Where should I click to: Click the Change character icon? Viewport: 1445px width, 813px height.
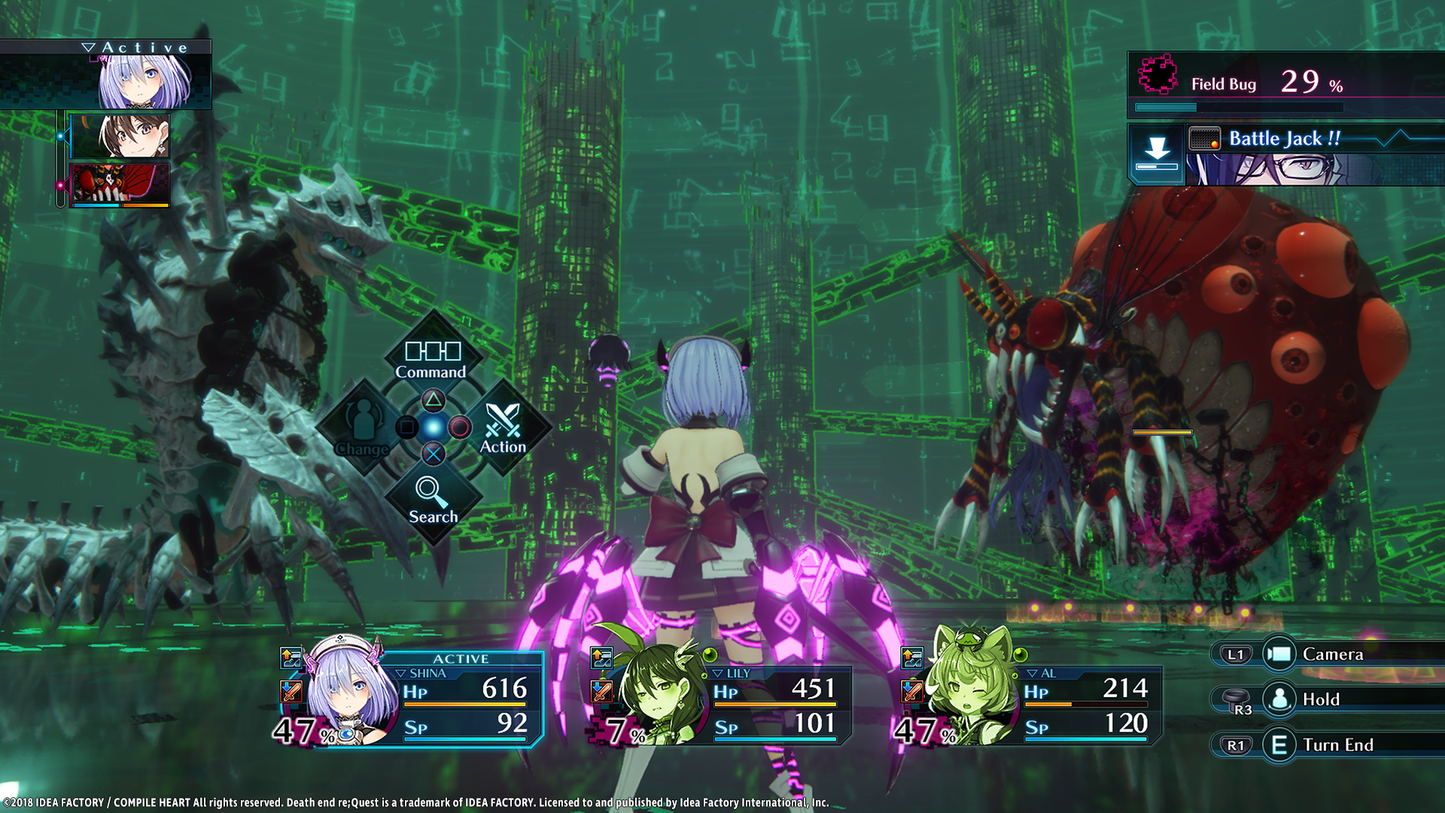pyautogui.click(x=362, y=419)
